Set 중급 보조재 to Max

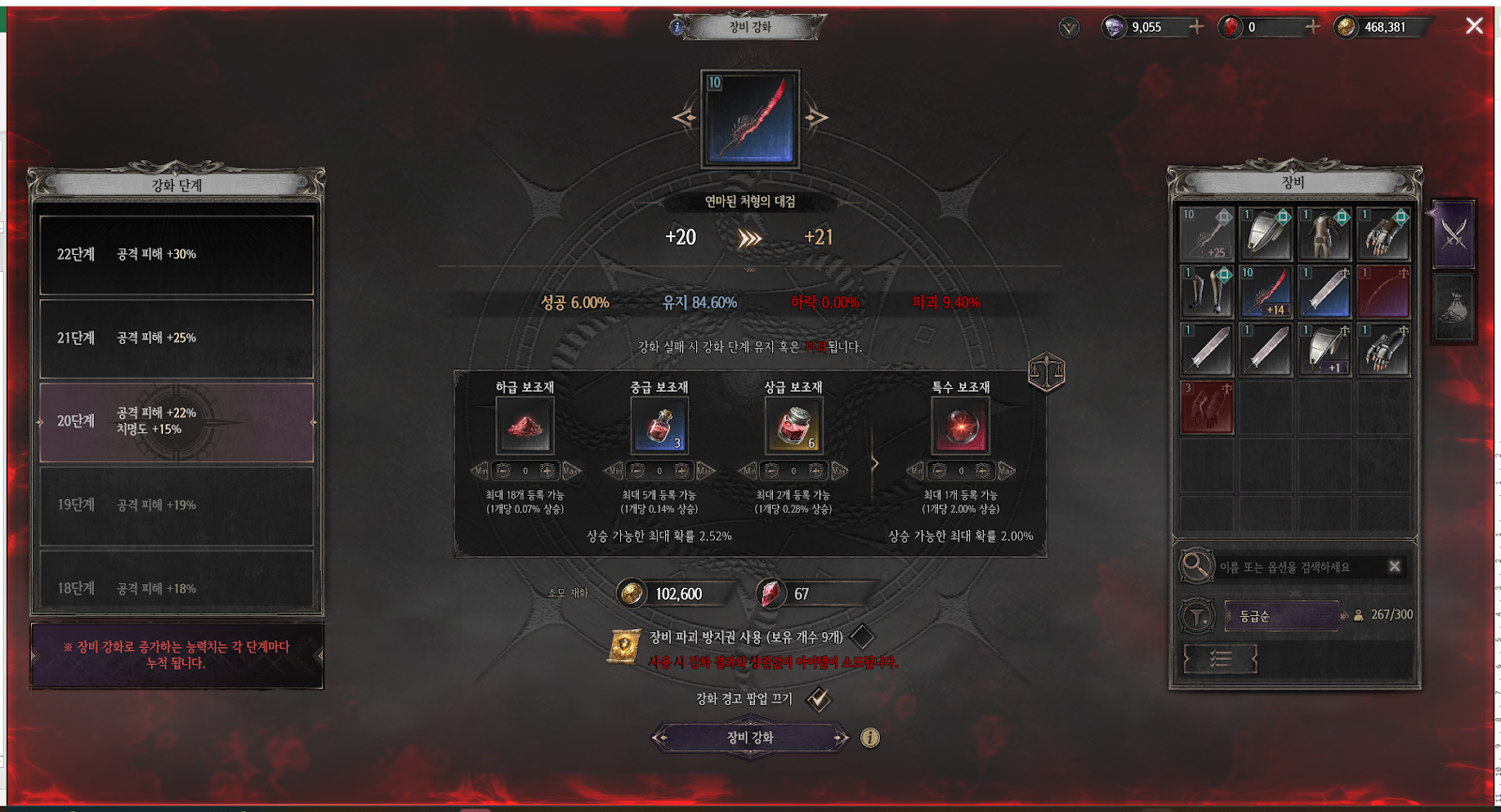[705, 471]
